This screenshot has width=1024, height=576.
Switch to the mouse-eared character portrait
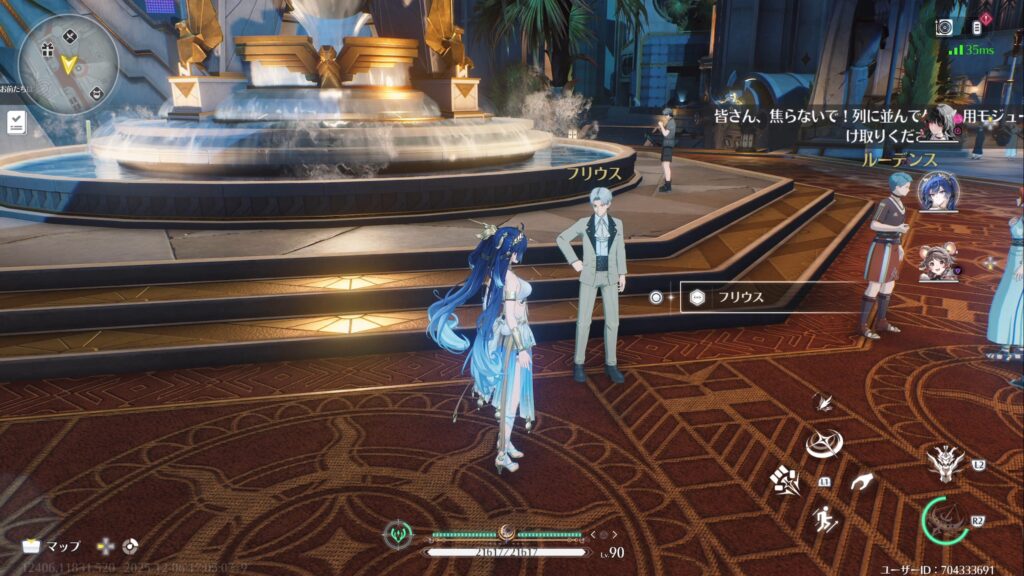point(938,263)
